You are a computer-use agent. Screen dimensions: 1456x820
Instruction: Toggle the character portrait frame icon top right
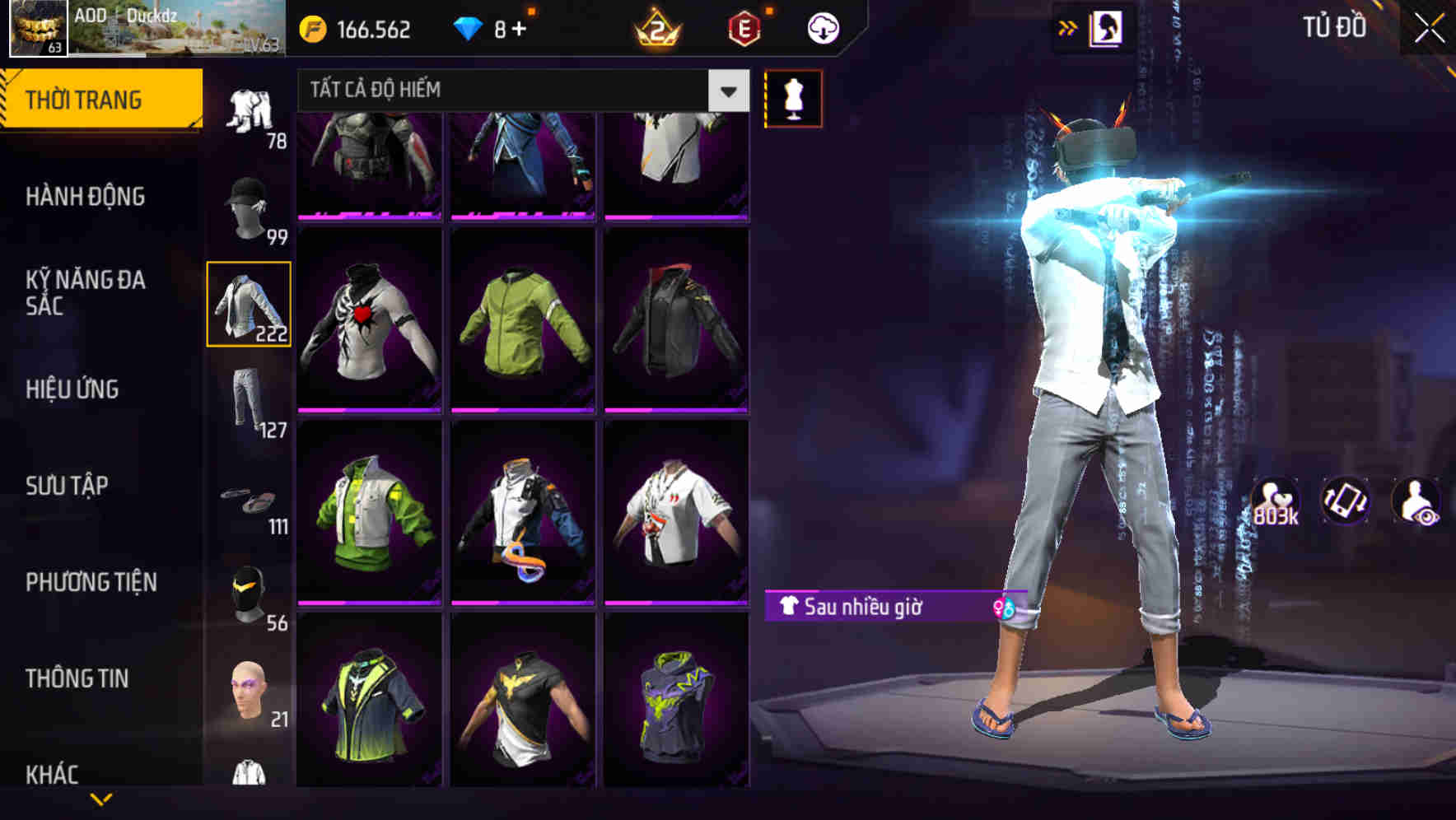1108,26
